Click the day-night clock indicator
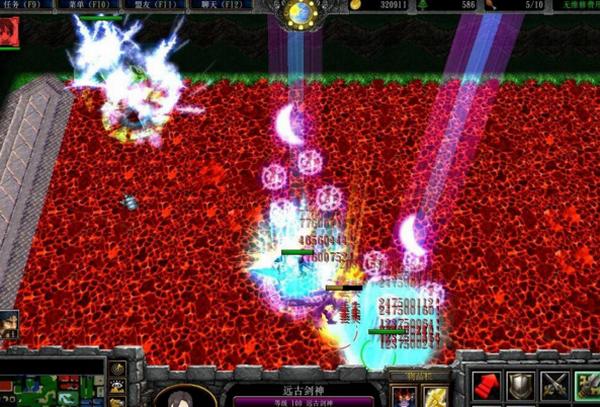This screenshot has width=600, height=407. tap(299, 13)
